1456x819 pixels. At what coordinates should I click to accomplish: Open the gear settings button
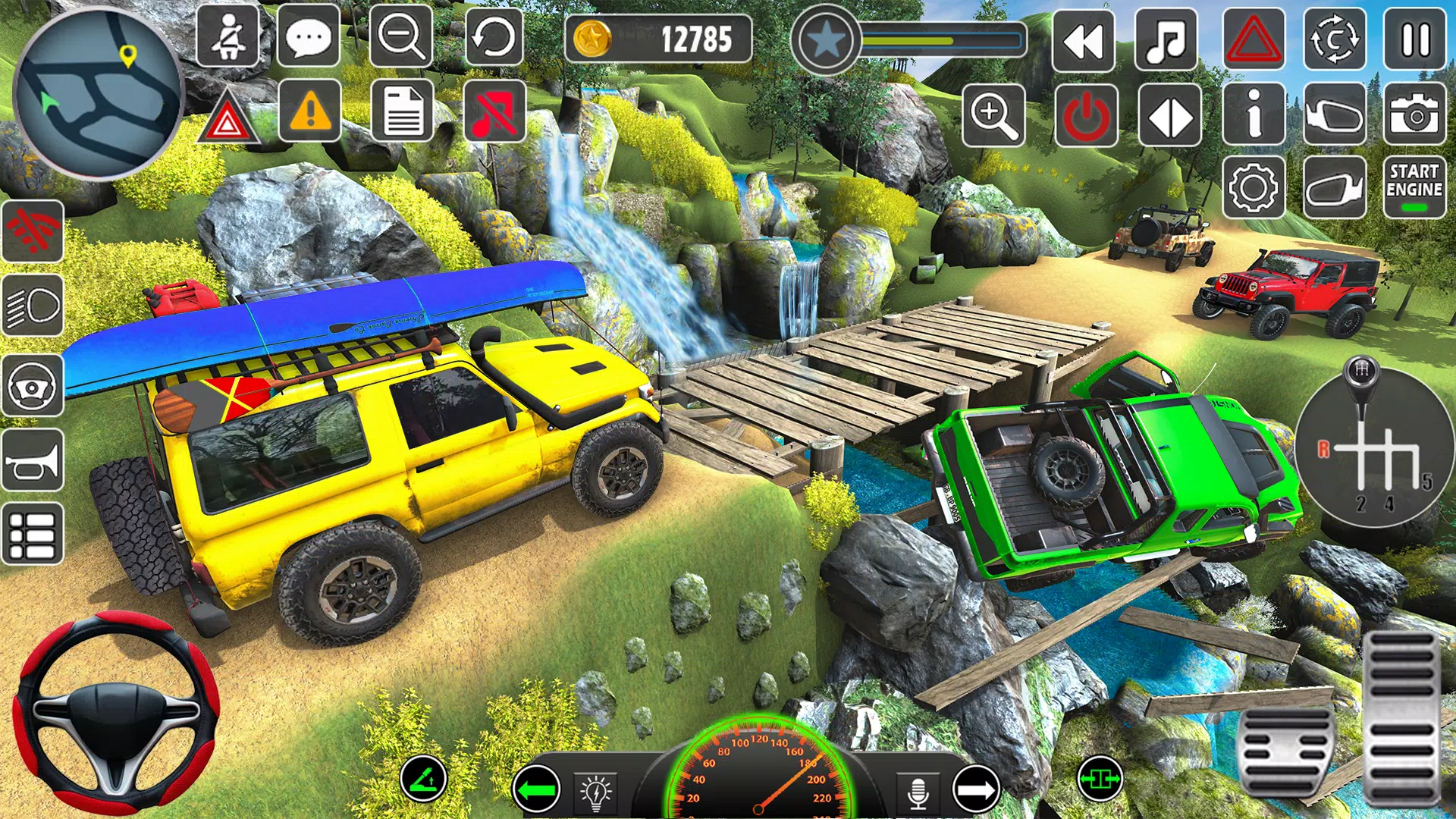1254,188
